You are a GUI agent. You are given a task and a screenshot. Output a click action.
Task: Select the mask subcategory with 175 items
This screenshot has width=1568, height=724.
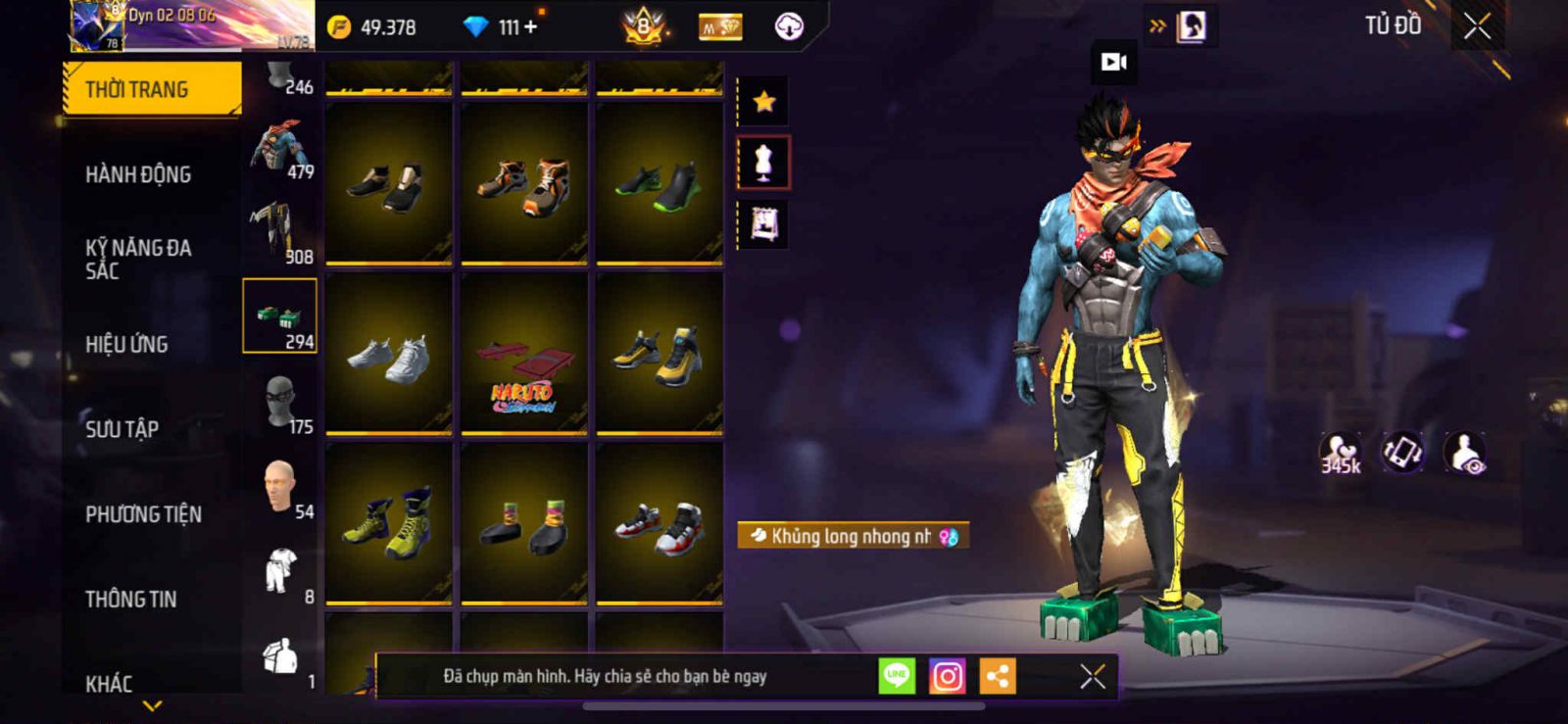281,404
